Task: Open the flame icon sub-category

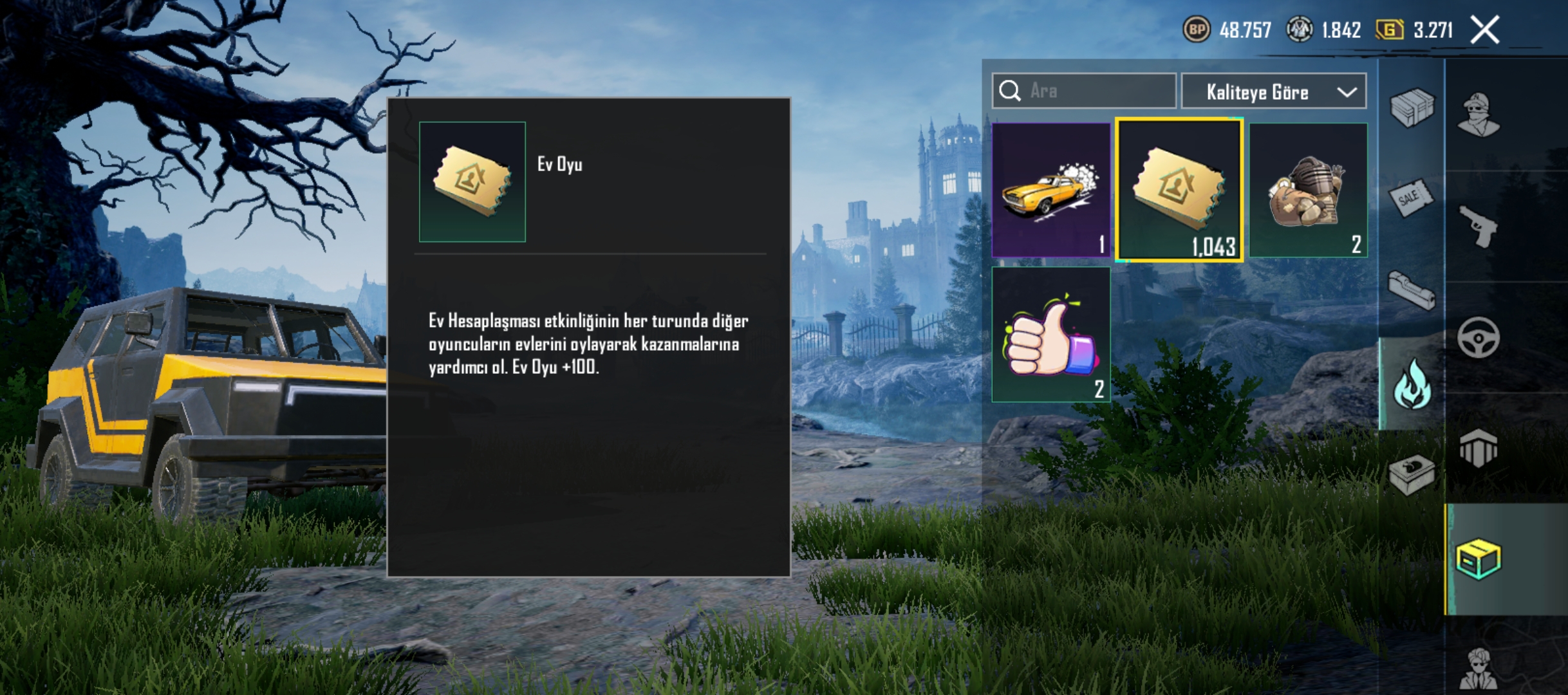Action: coord(1412,384)
